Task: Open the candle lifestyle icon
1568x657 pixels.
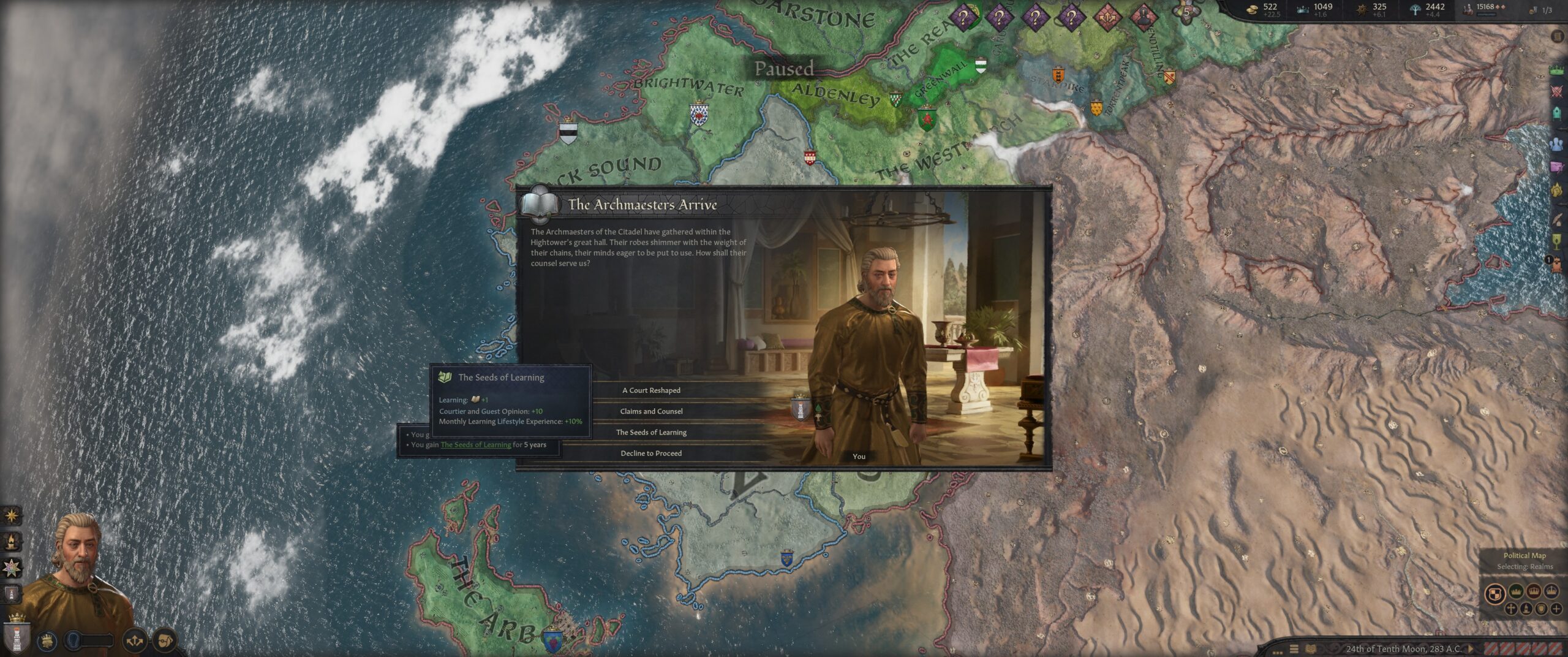Action: coord(12,541)
